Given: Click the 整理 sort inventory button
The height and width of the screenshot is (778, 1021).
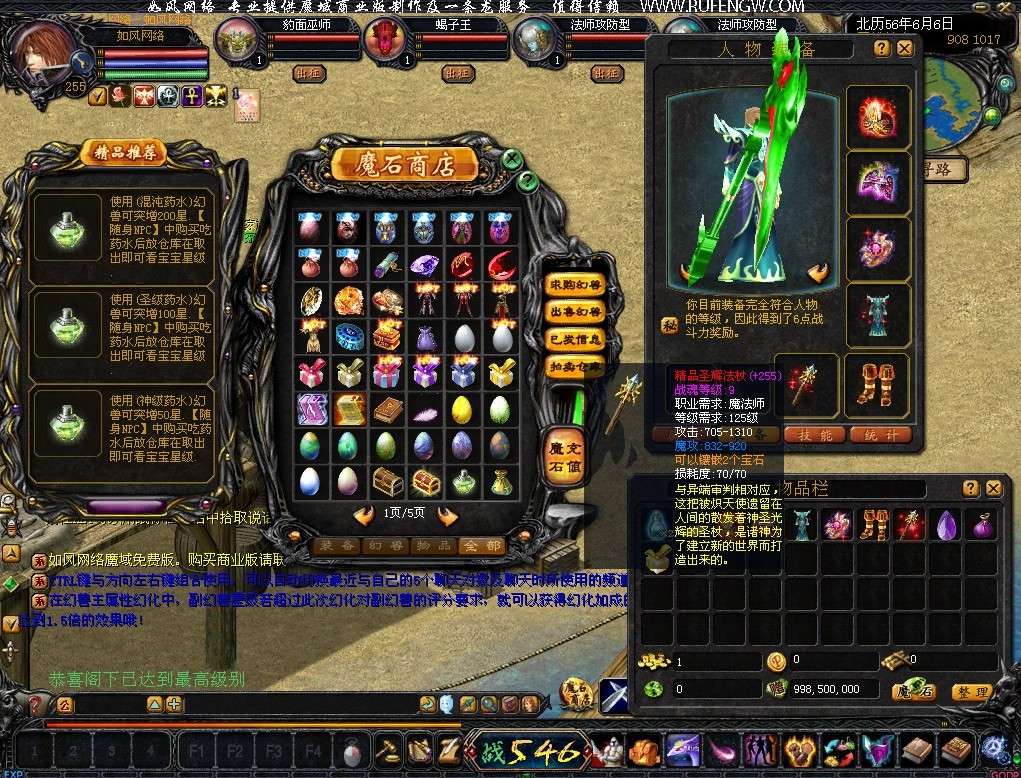Looking at the screenshot, I should pyautogui.click(x=970, y=691).
